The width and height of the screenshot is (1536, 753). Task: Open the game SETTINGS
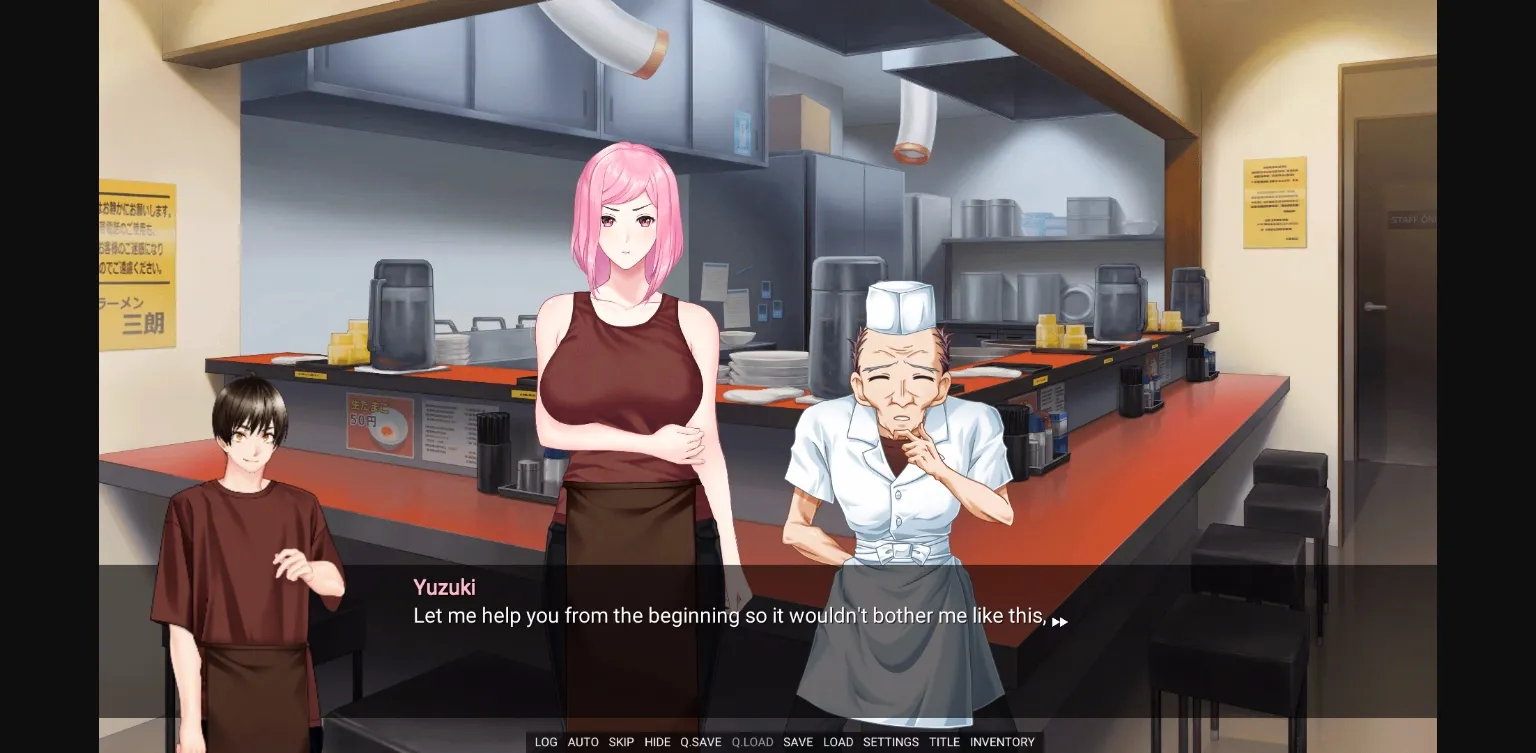[x=890, y=742]
